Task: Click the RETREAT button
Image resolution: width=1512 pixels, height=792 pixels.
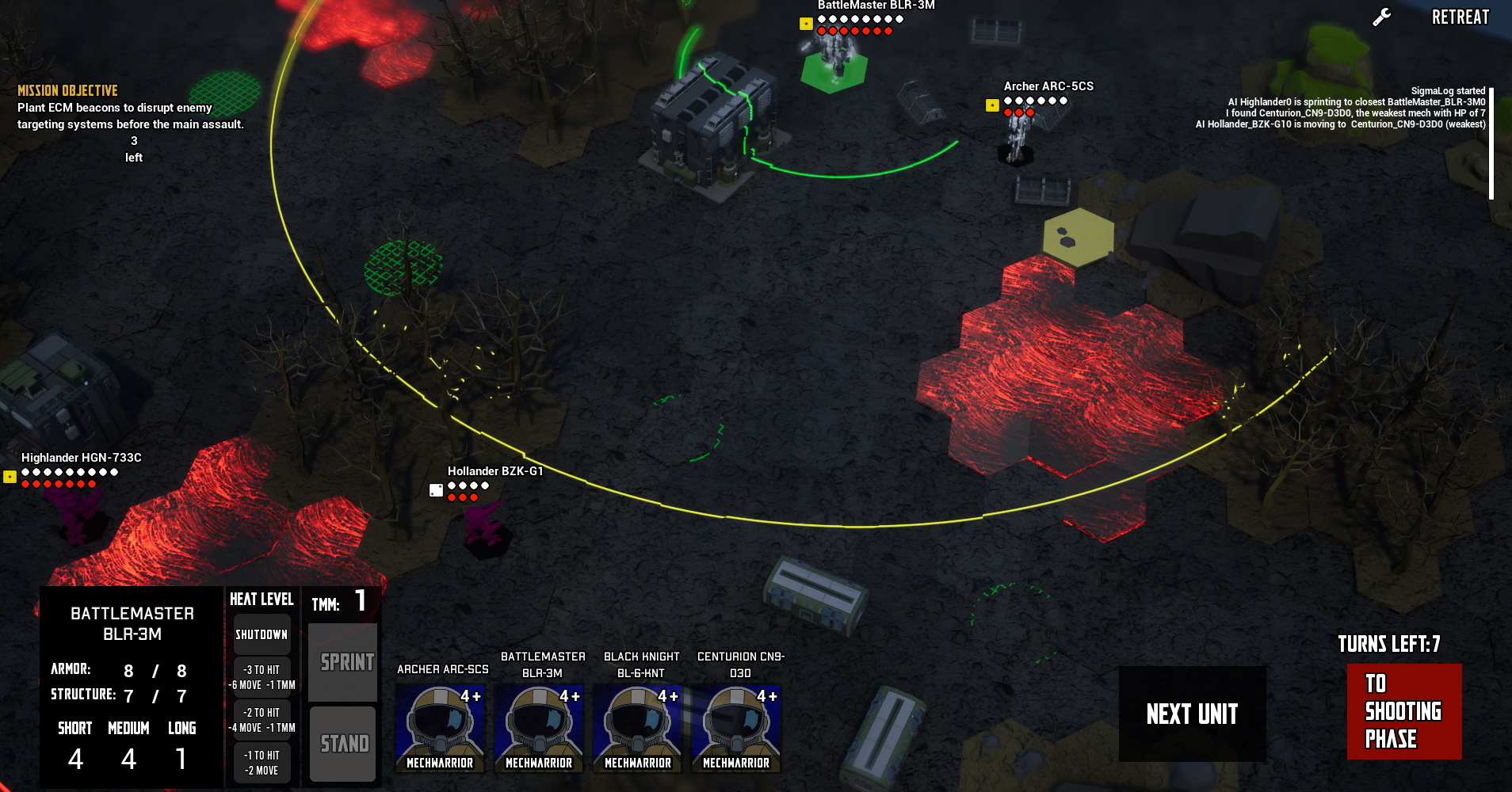Action: coord(1460,17)
